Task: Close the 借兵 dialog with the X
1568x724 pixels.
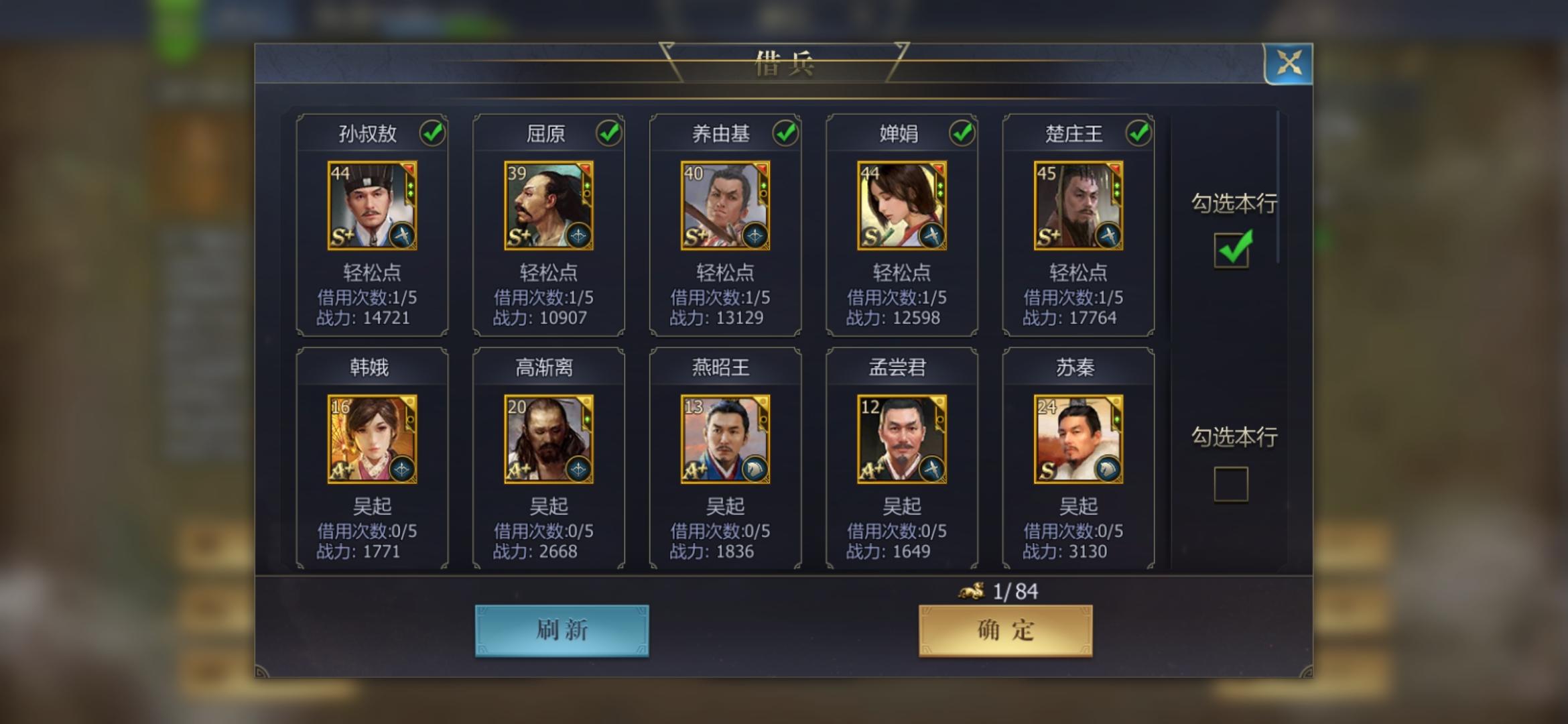Action: (x=1290, y=64)
